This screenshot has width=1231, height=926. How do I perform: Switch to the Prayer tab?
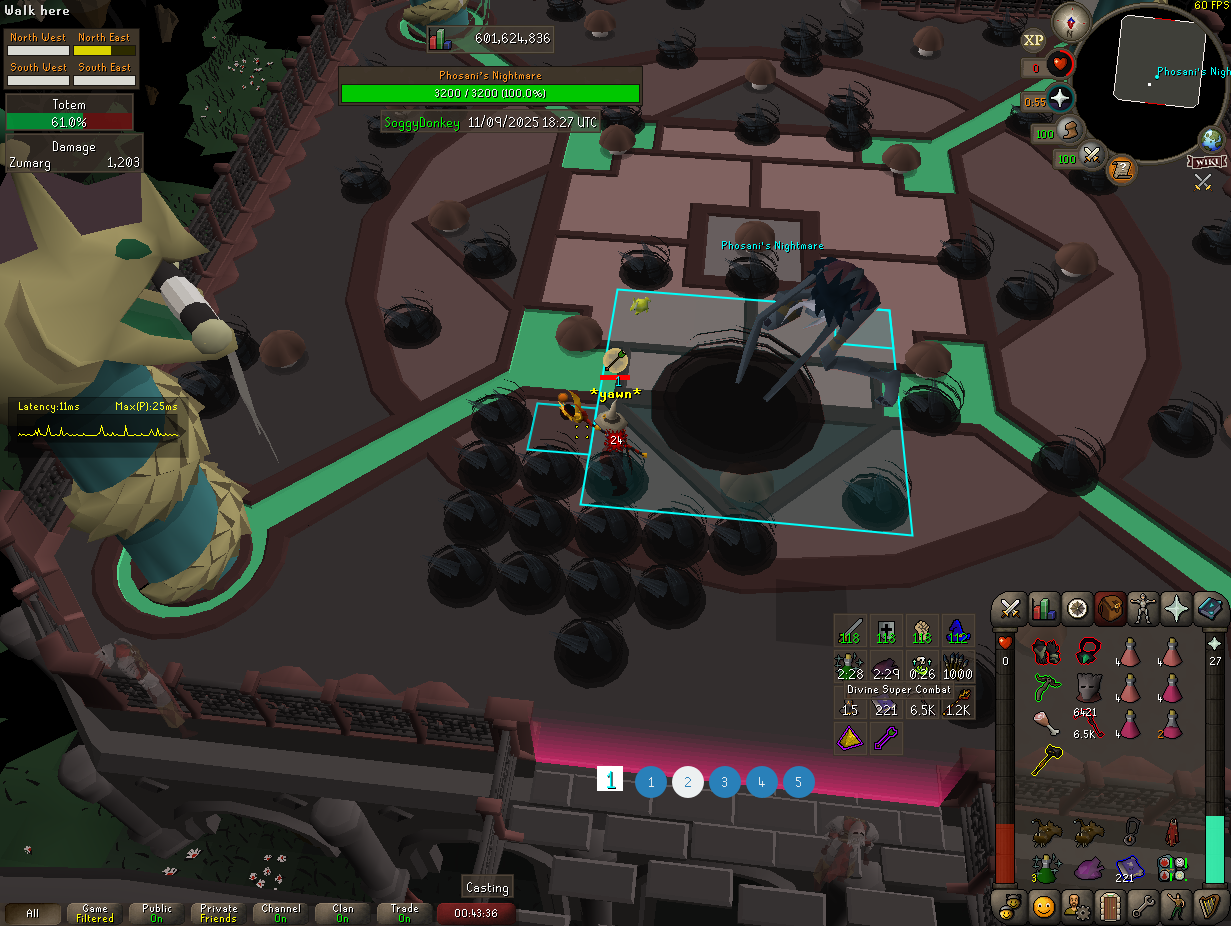click(1176, 608)
